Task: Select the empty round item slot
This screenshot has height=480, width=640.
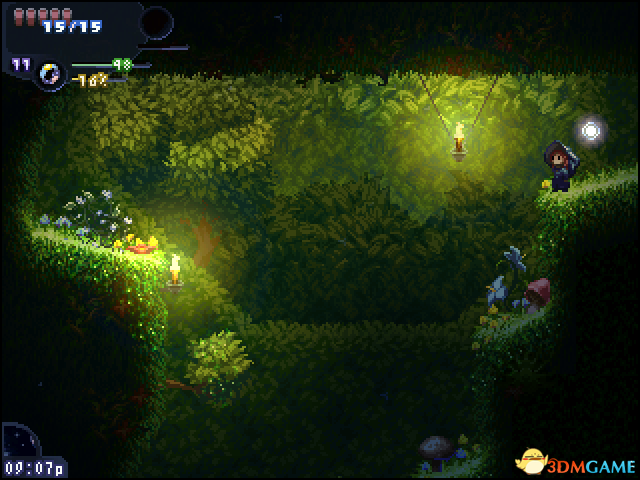Action: (x=156, y=22)
